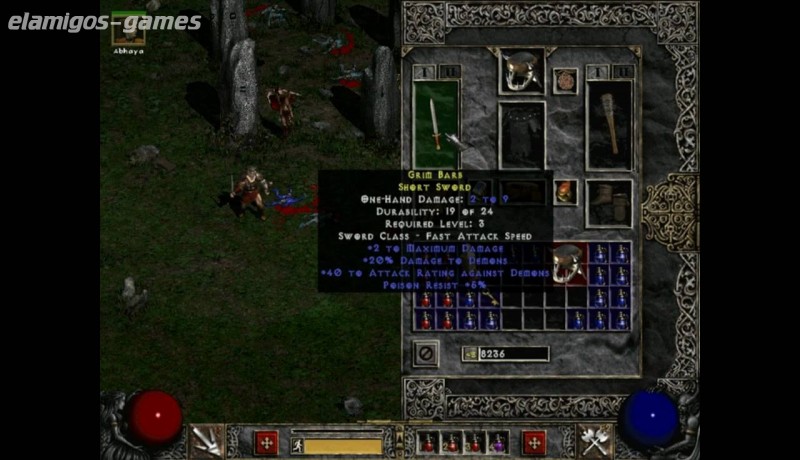This screenshot has height=460, width=800.
Task: Select the Grim Barb short sword slot
Action: tap(436, 123)
